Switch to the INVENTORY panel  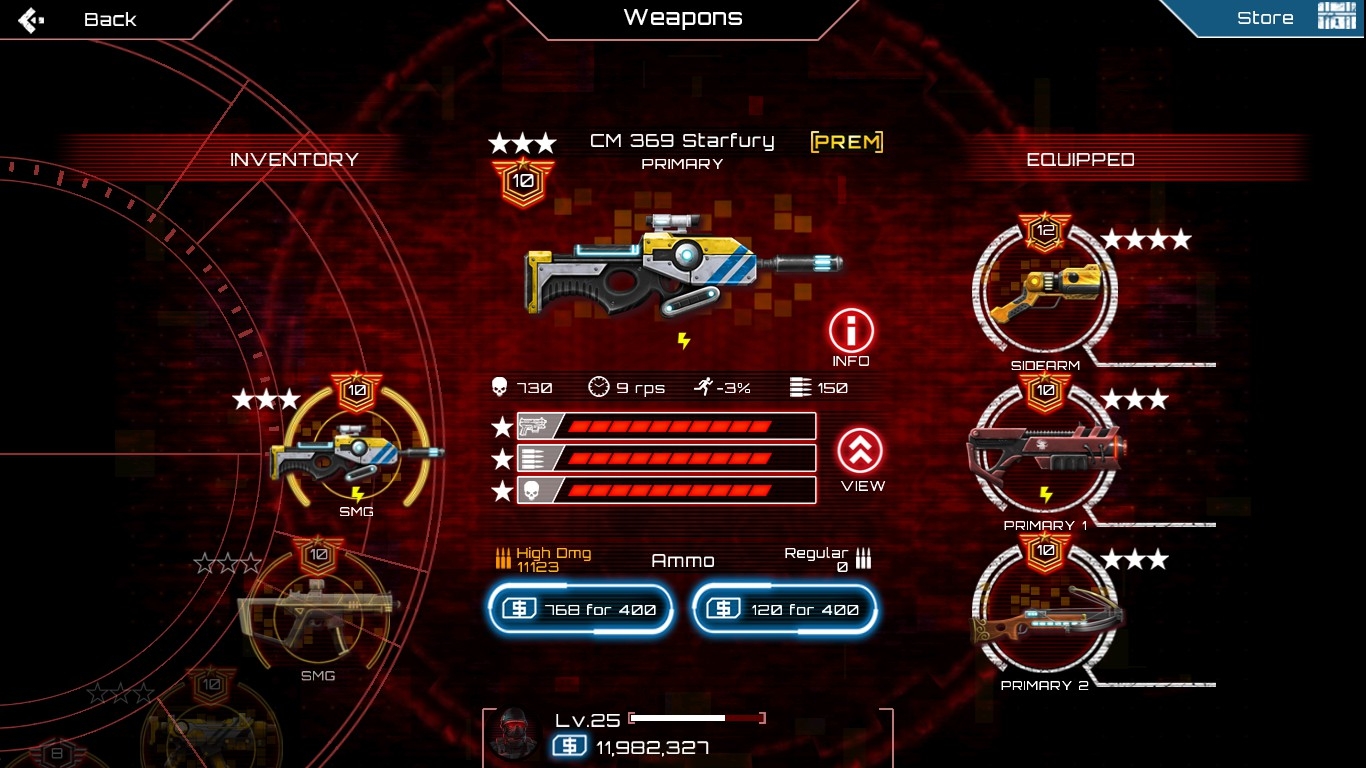pos(294,158)
